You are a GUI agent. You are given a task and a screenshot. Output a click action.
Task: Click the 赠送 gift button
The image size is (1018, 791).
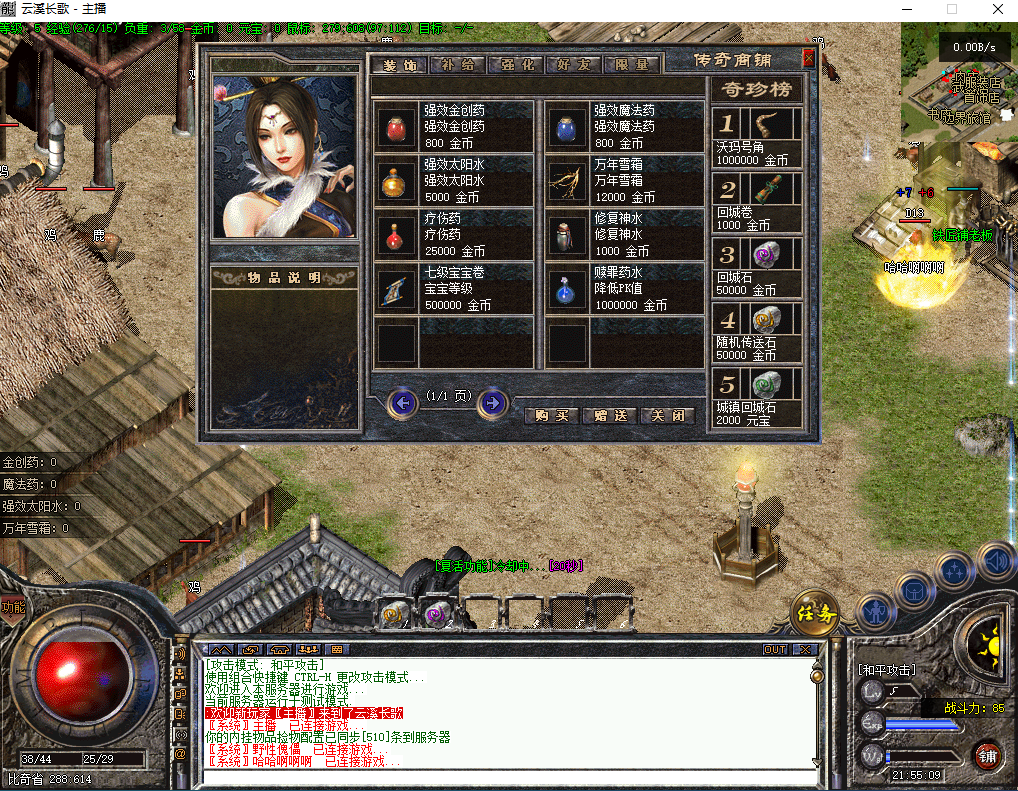[x=610, y=415]
